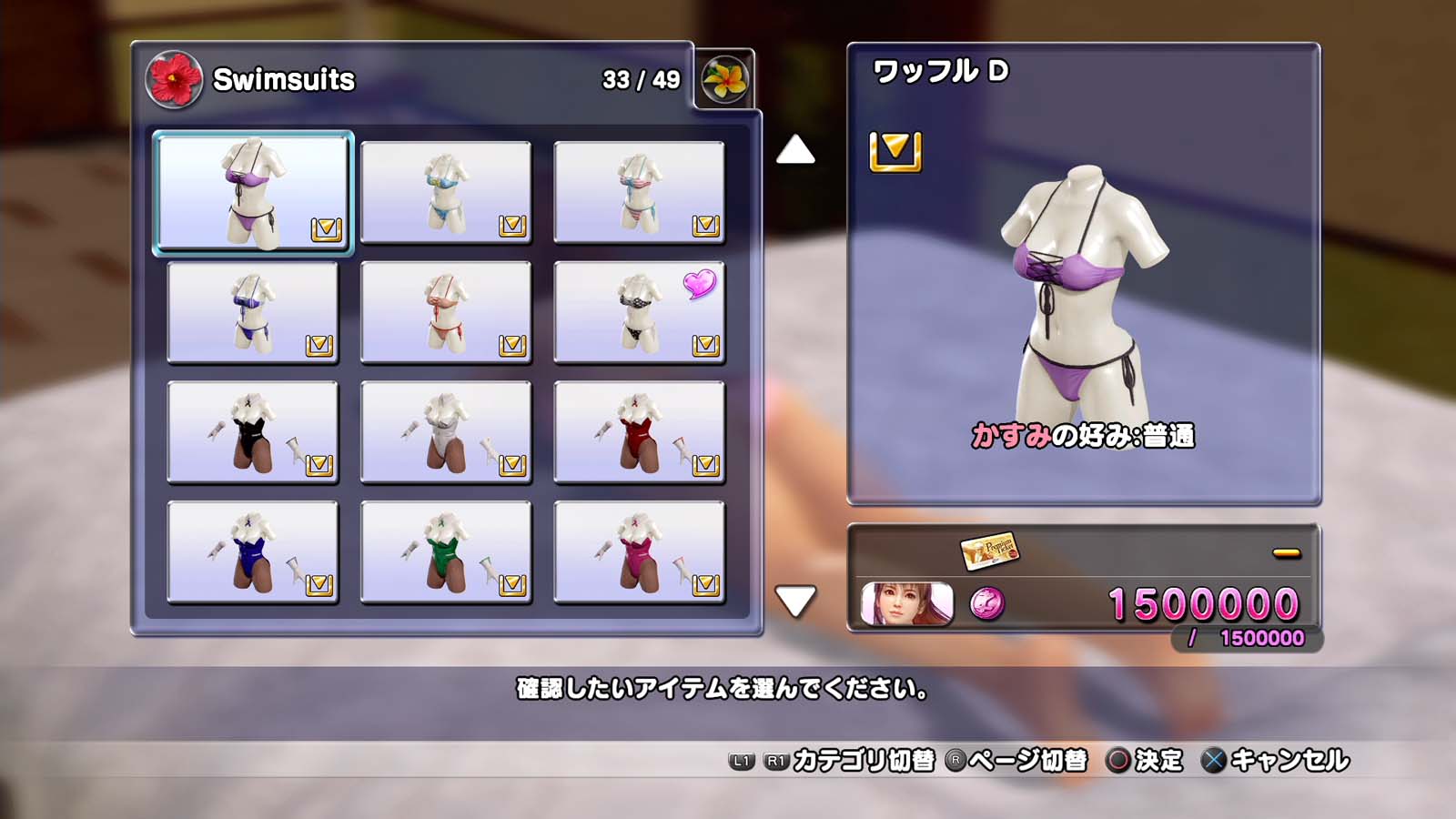Pick the black bikini with heart marker
Image resolution: width=1456 pixels, height=819 pixels.
[639, 312]
